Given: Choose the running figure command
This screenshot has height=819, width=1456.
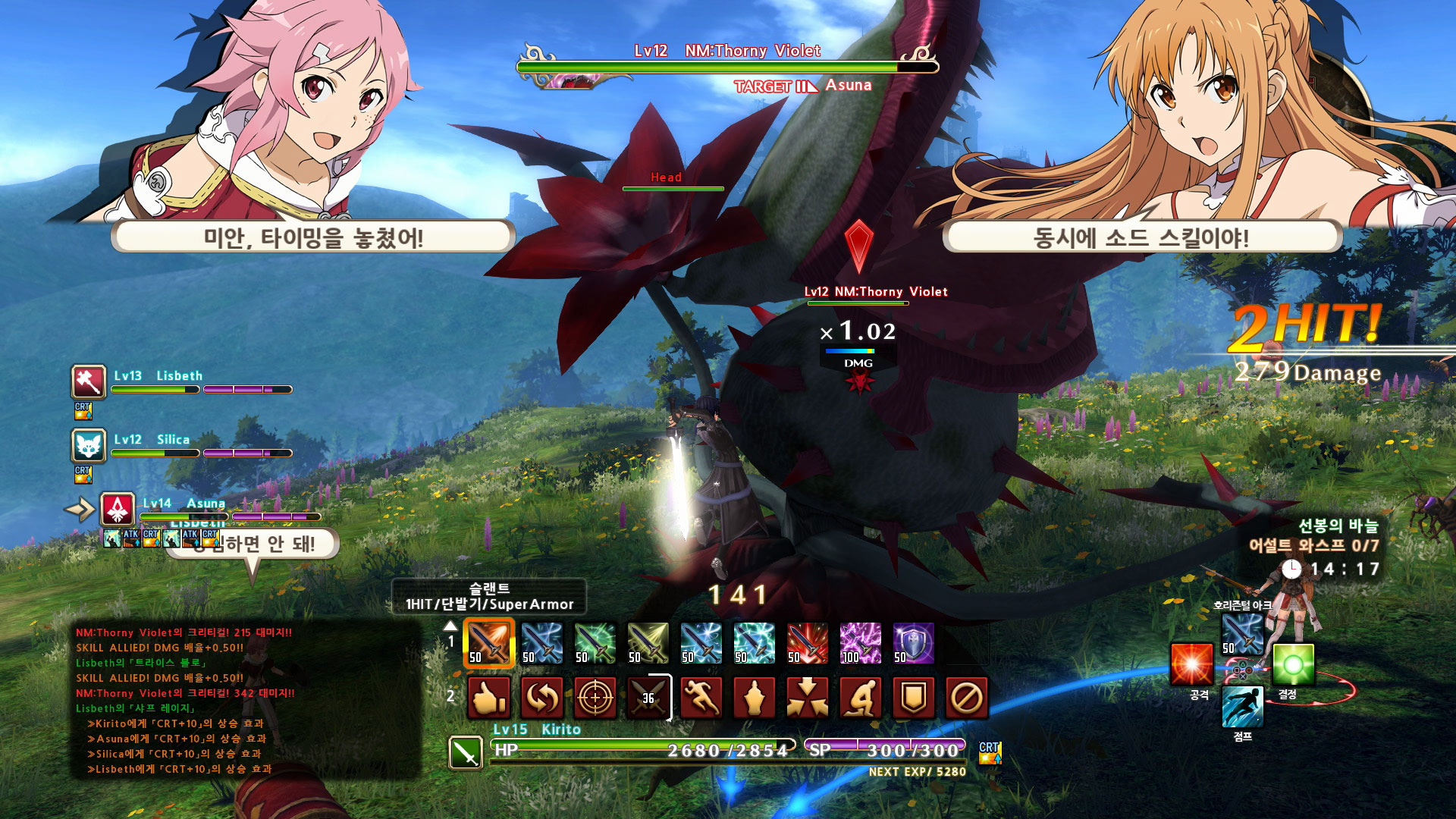Looking at the screenshot, I should (x=701, y=698).
